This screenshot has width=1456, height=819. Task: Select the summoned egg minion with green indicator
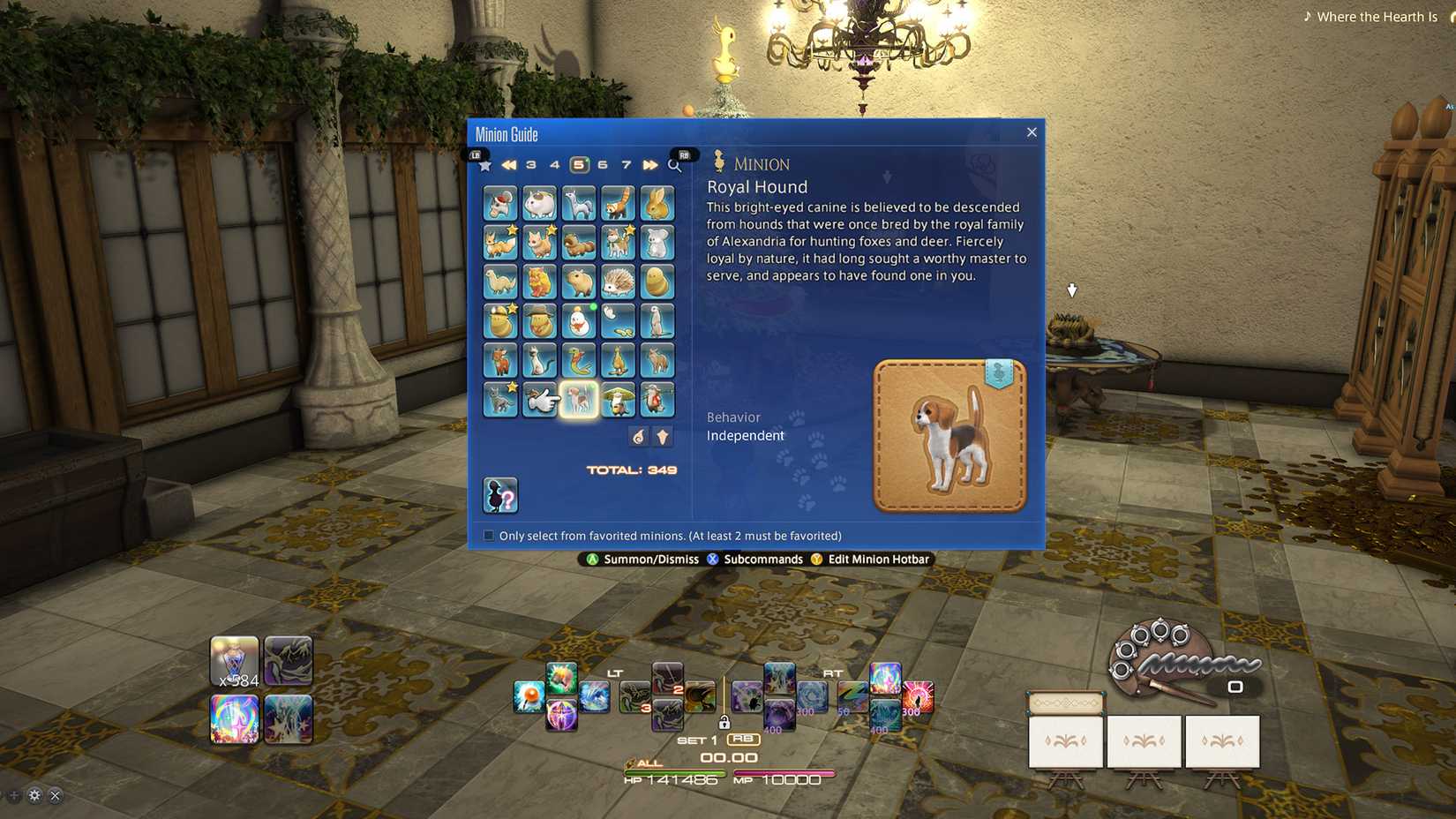tap(580, 320)
